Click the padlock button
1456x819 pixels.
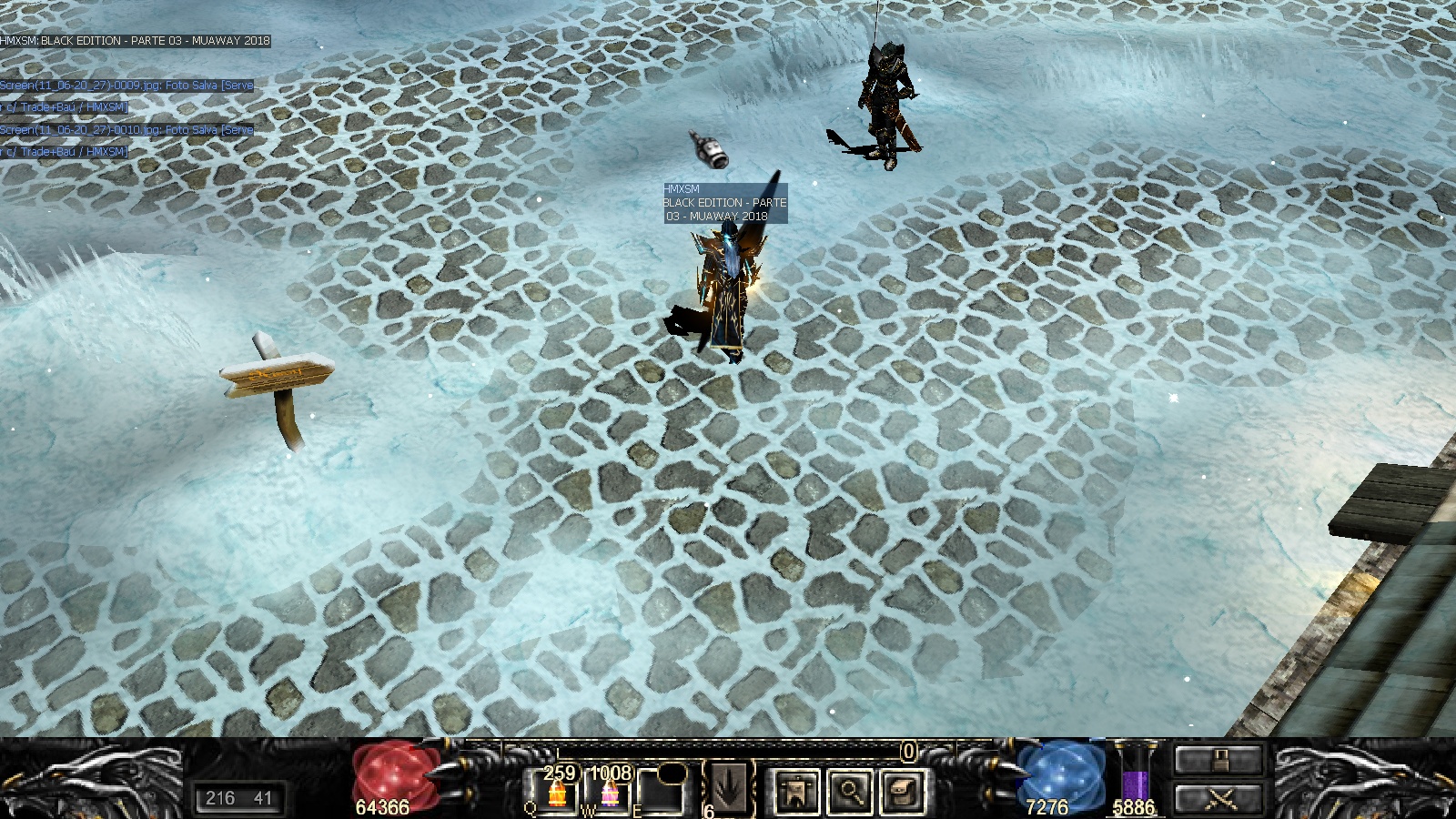pos(1218,760)
